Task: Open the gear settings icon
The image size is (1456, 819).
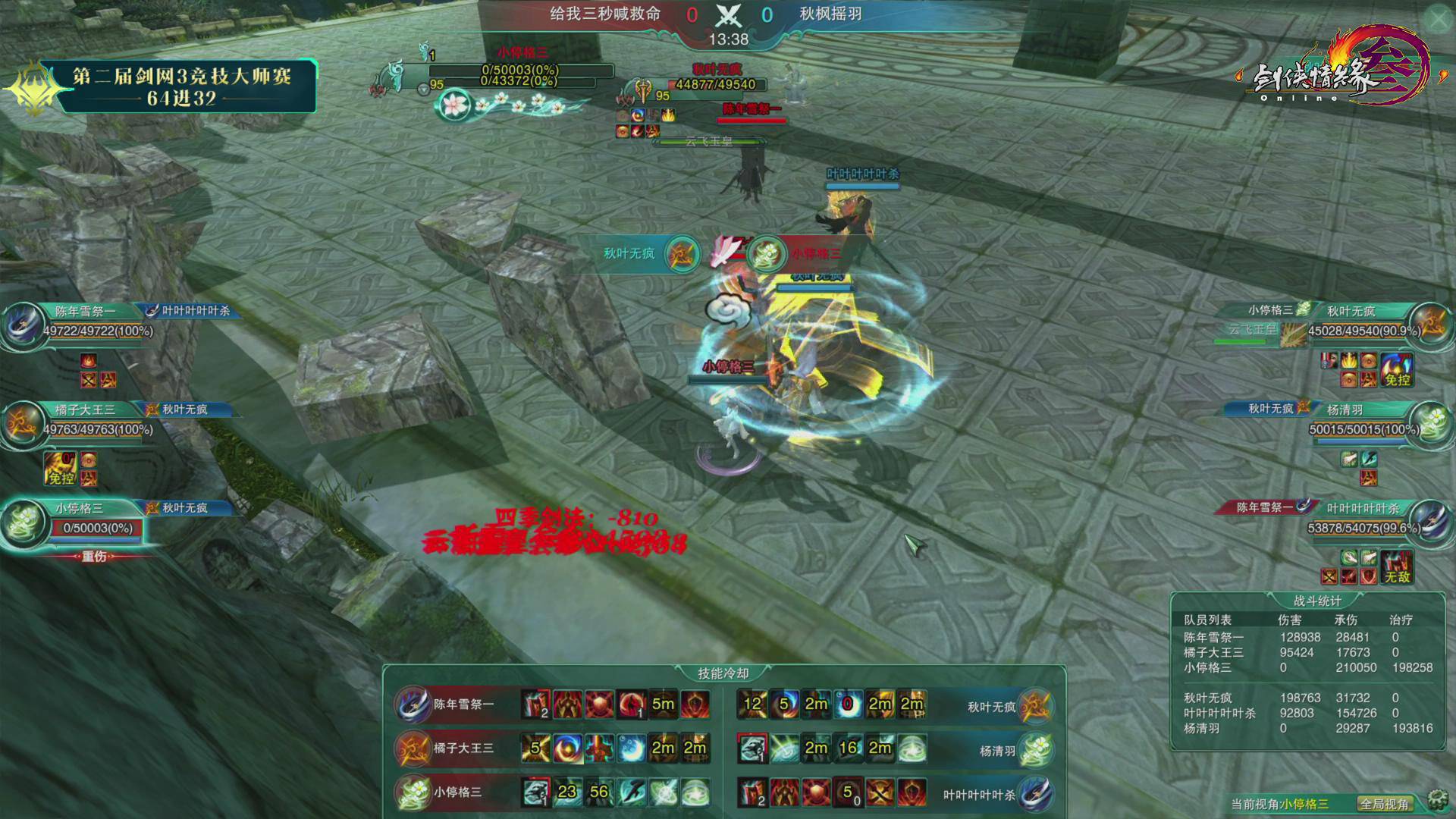Action: 1436,800
